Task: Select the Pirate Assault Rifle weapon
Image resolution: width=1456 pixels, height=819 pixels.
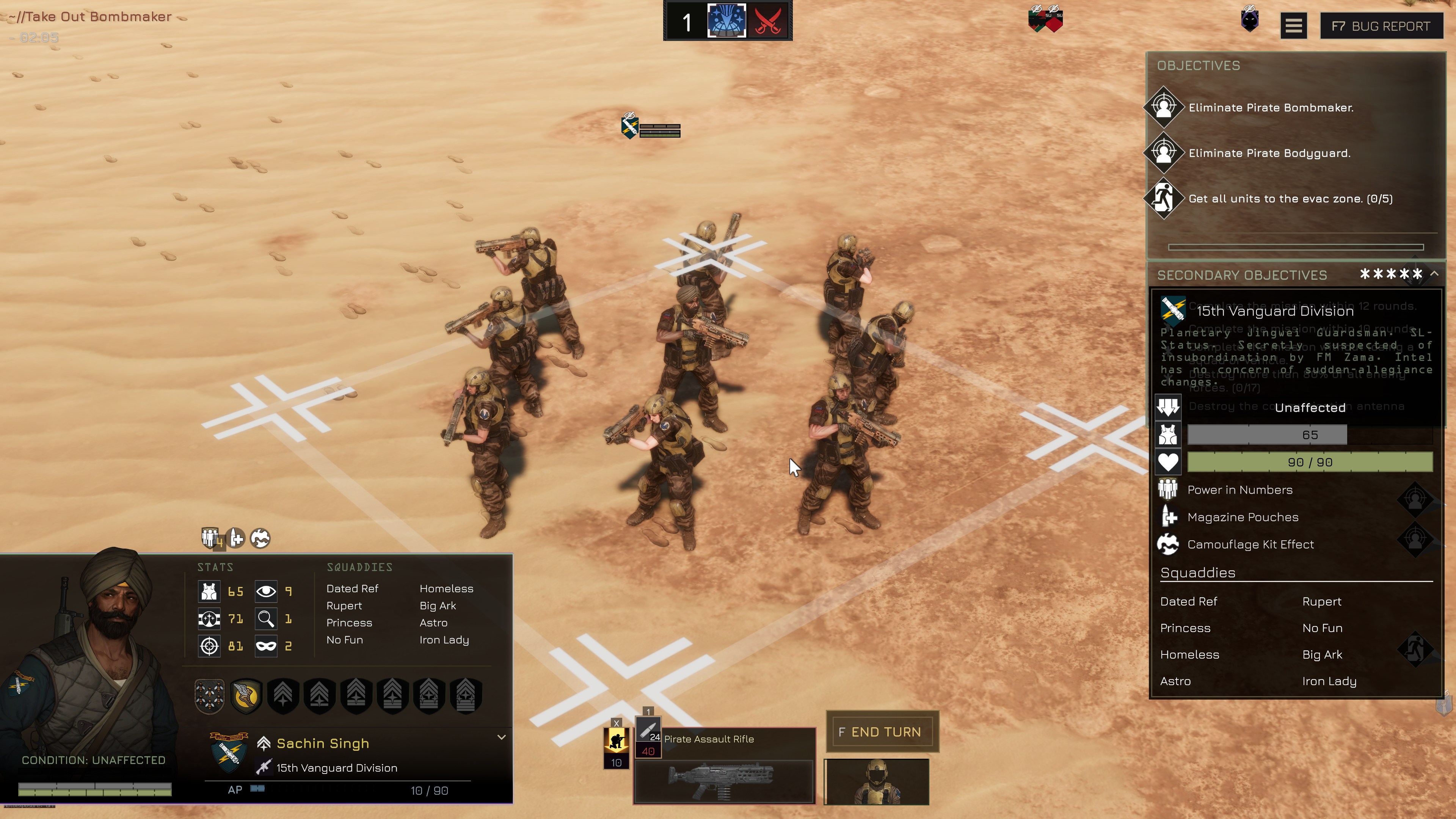Action: [724, 781]
